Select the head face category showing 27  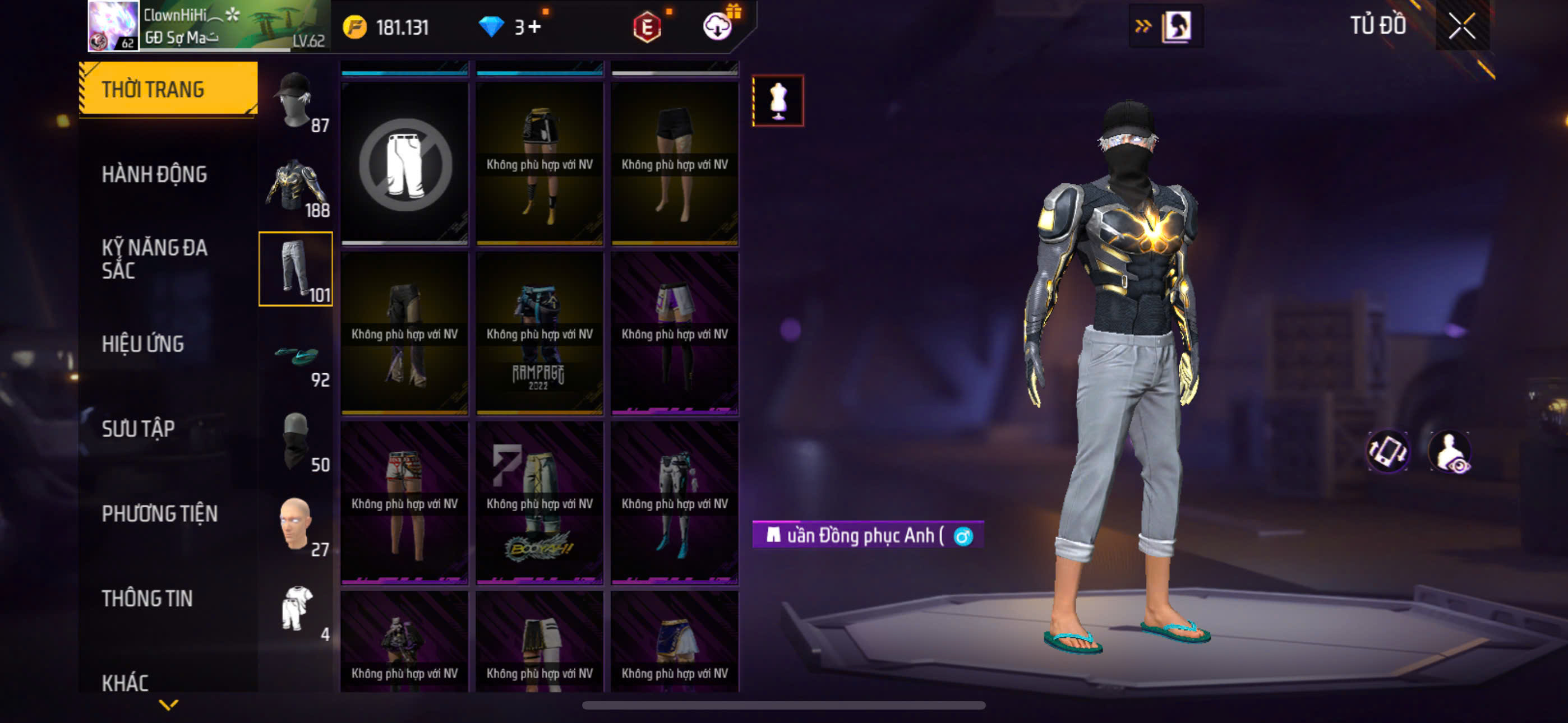tap(297, 525)
